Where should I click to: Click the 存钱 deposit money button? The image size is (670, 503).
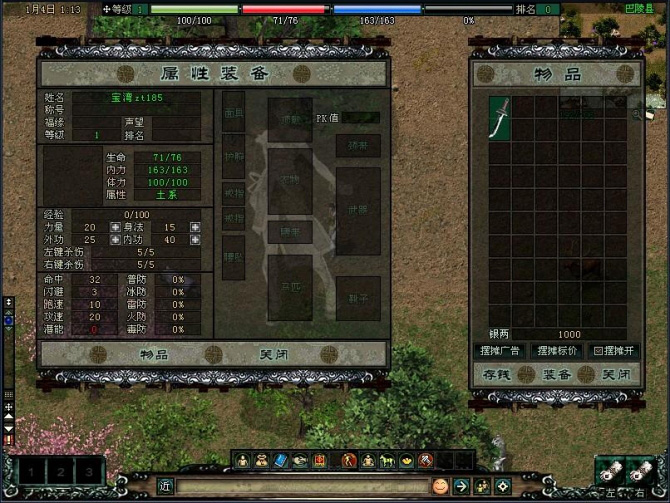(x=498, y=373)
